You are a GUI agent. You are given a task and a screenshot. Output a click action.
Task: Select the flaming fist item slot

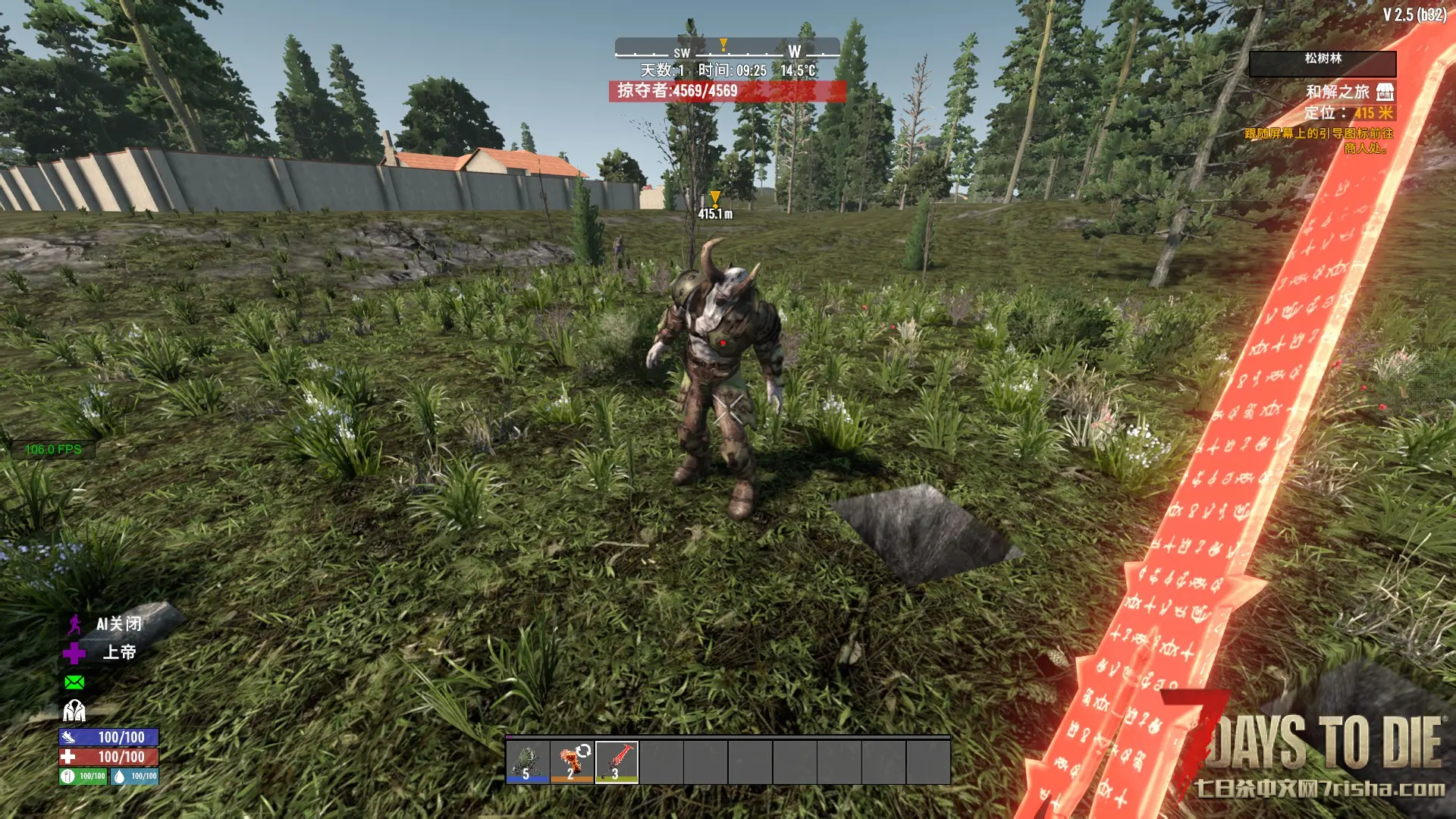pos(573,761)
